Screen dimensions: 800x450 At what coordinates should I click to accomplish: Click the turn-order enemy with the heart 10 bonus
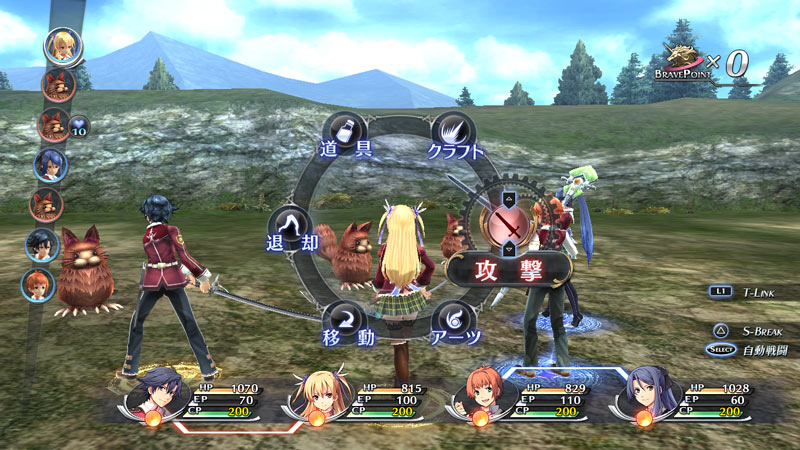[x=52, y=125]
